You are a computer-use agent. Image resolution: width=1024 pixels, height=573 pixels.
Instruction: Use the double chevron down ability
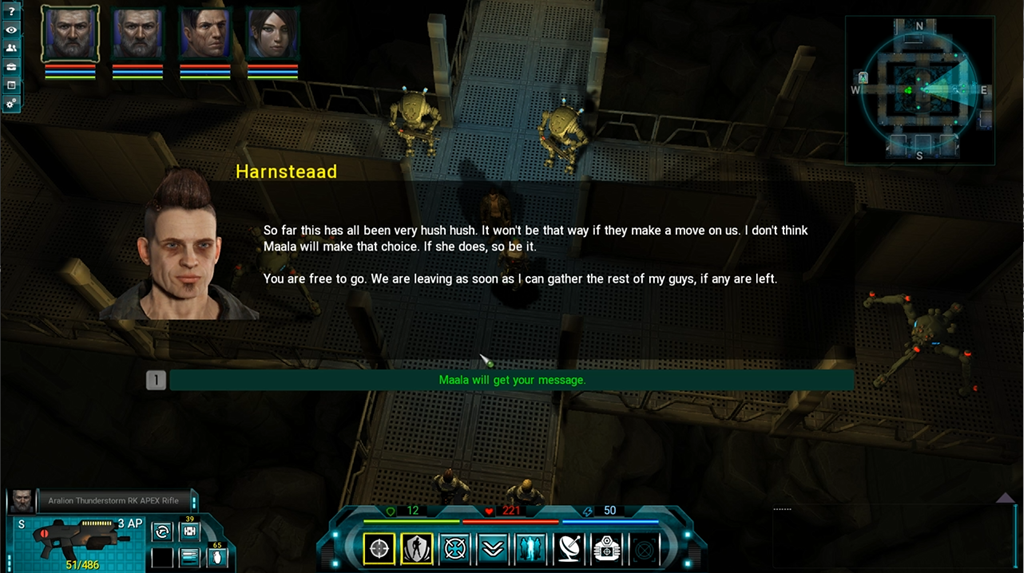pos(492,548)
